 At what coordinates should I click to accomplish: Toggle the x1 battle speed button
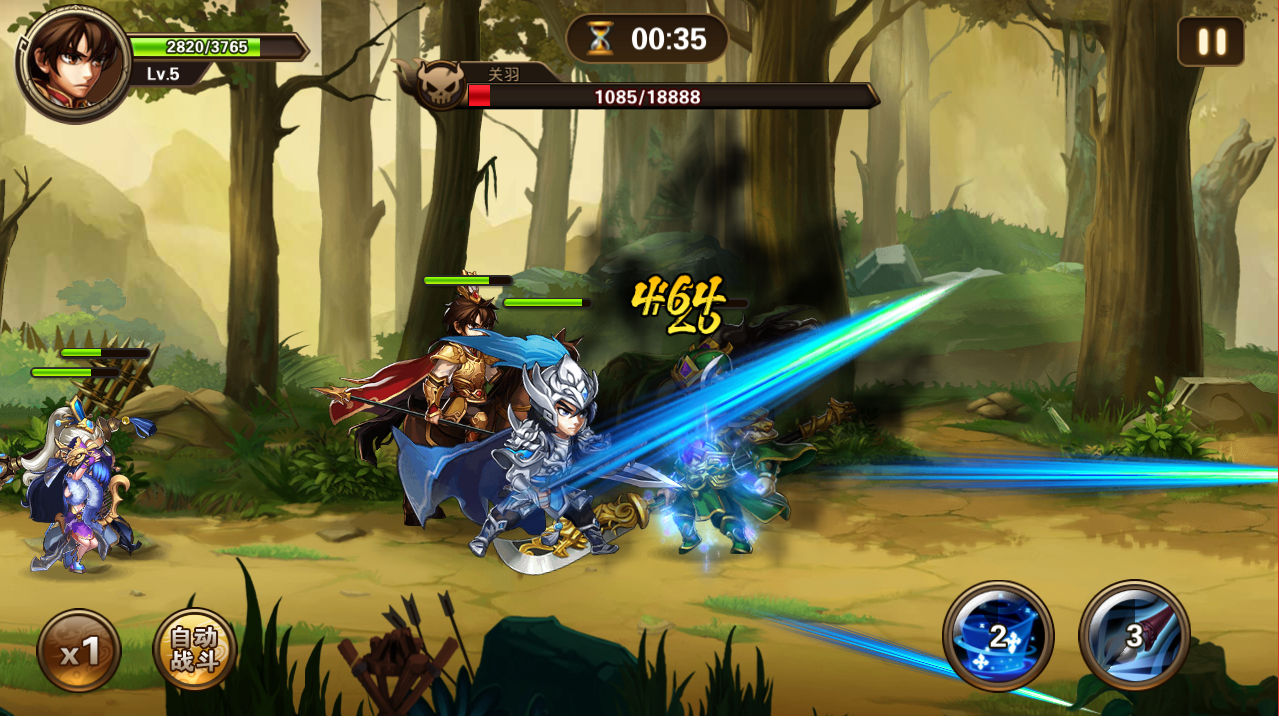coord(79,652)
